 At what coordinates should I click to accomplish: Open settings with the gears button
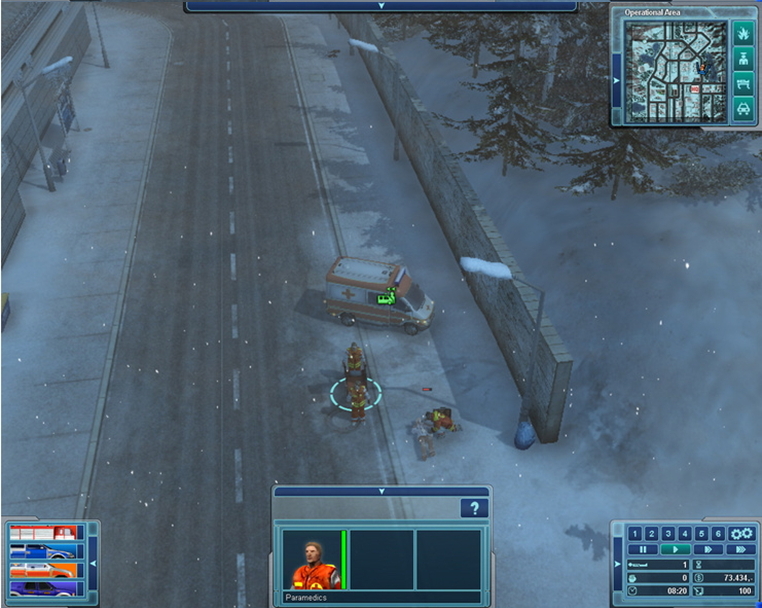(x=740, y=533)
